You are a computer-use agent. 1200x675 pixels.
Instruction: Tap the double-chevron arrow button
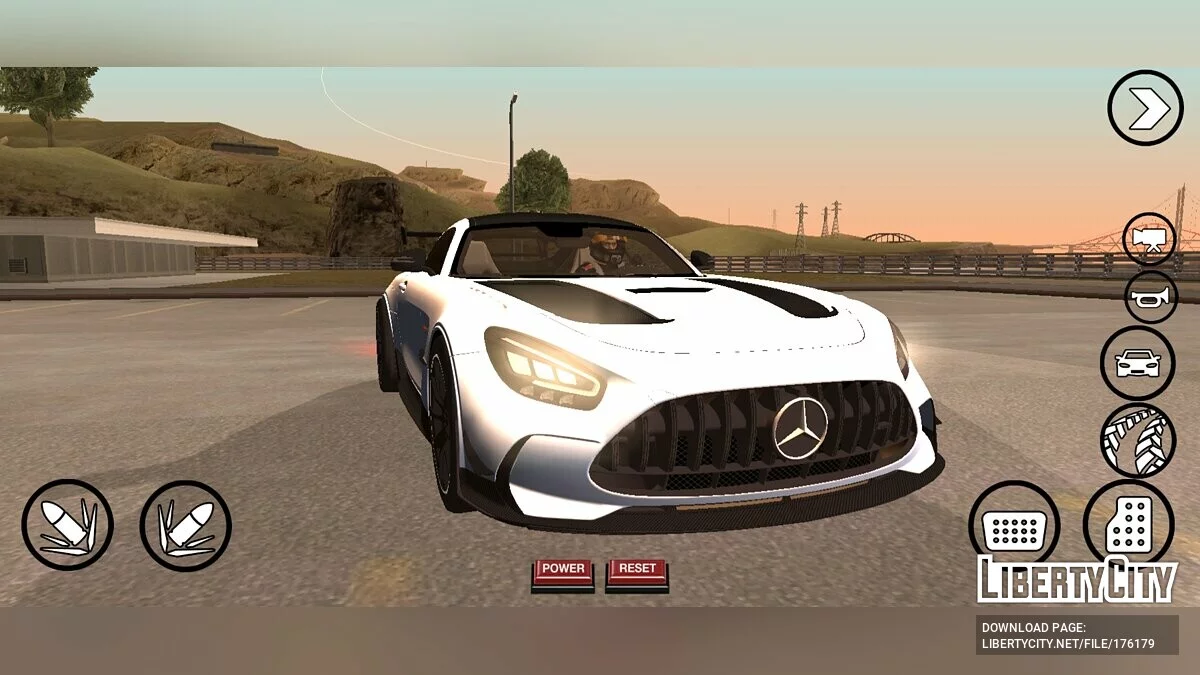coord(1145,108)
